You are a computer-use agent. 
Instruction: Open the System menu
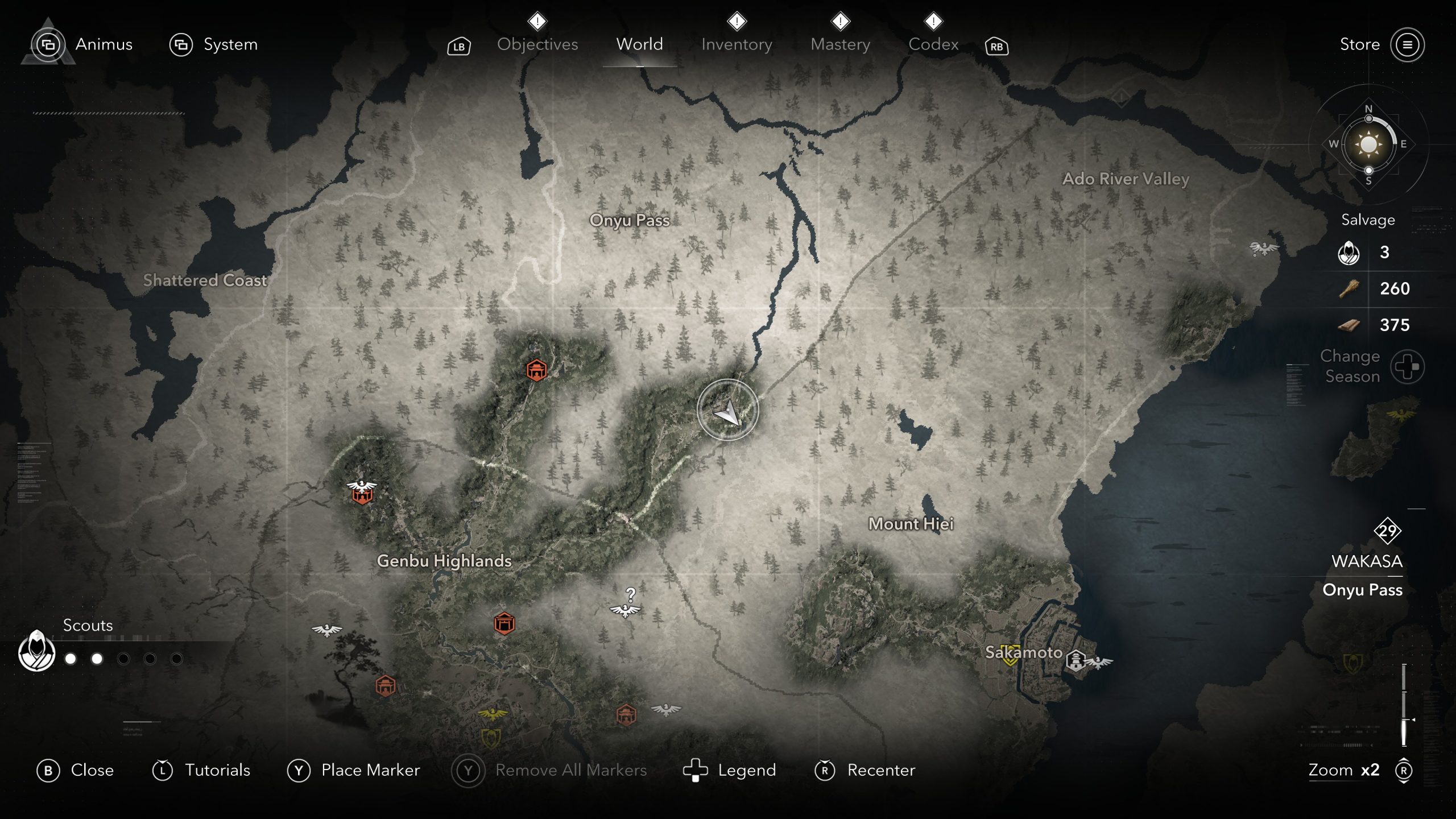click(214, 44)
